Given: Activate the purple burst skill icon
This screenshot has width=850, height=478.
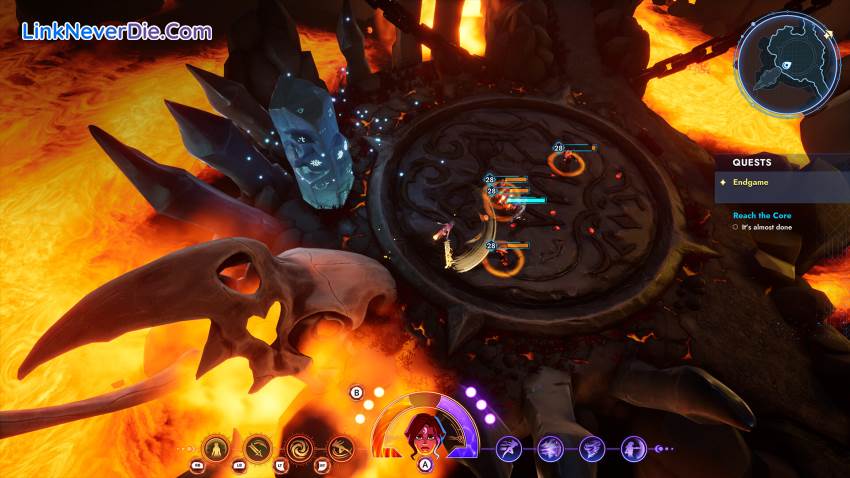Looking at the screenshot, I should (x=551, y=449).
